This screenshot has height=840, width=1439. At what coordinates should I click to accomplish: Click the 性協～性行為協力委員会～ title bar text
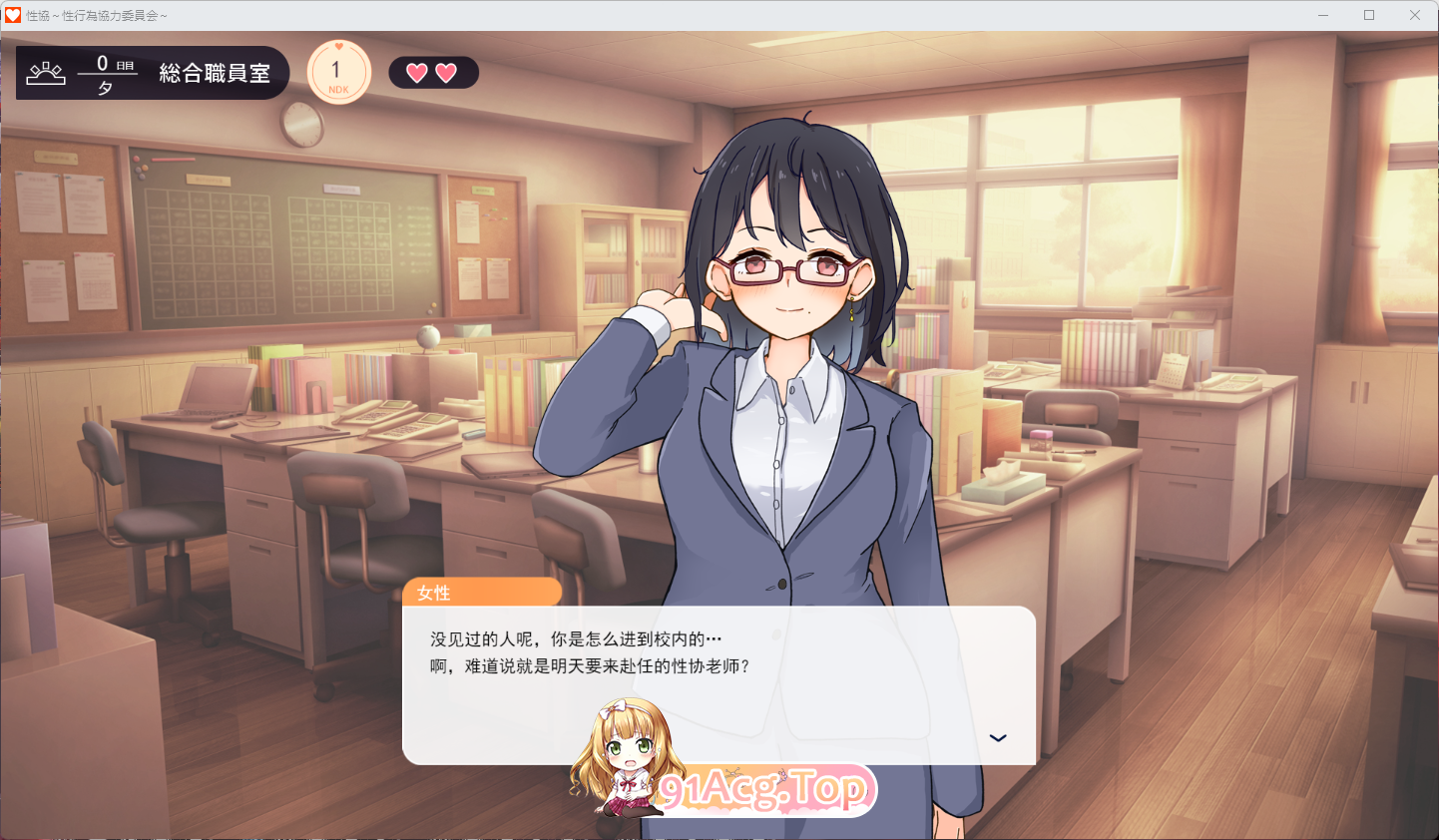95,14
